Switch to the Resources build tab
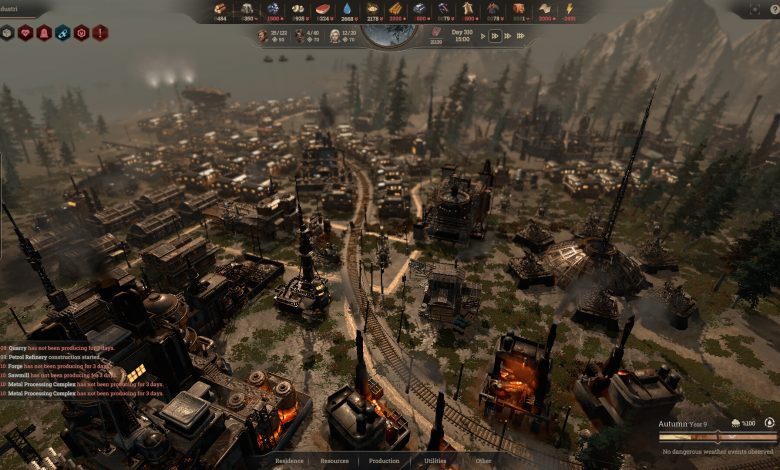 pos(334,461)
